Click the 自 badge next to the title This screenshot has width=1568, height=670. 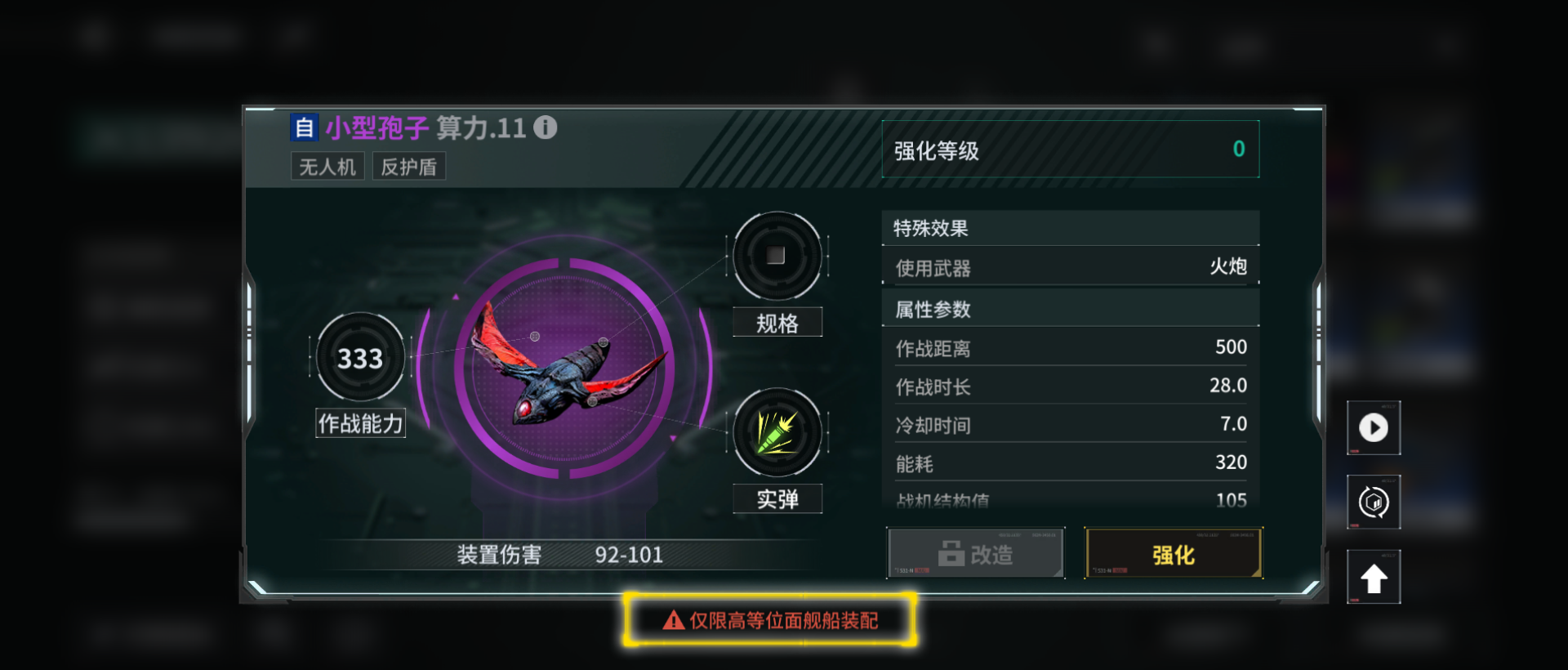(304, 127)
